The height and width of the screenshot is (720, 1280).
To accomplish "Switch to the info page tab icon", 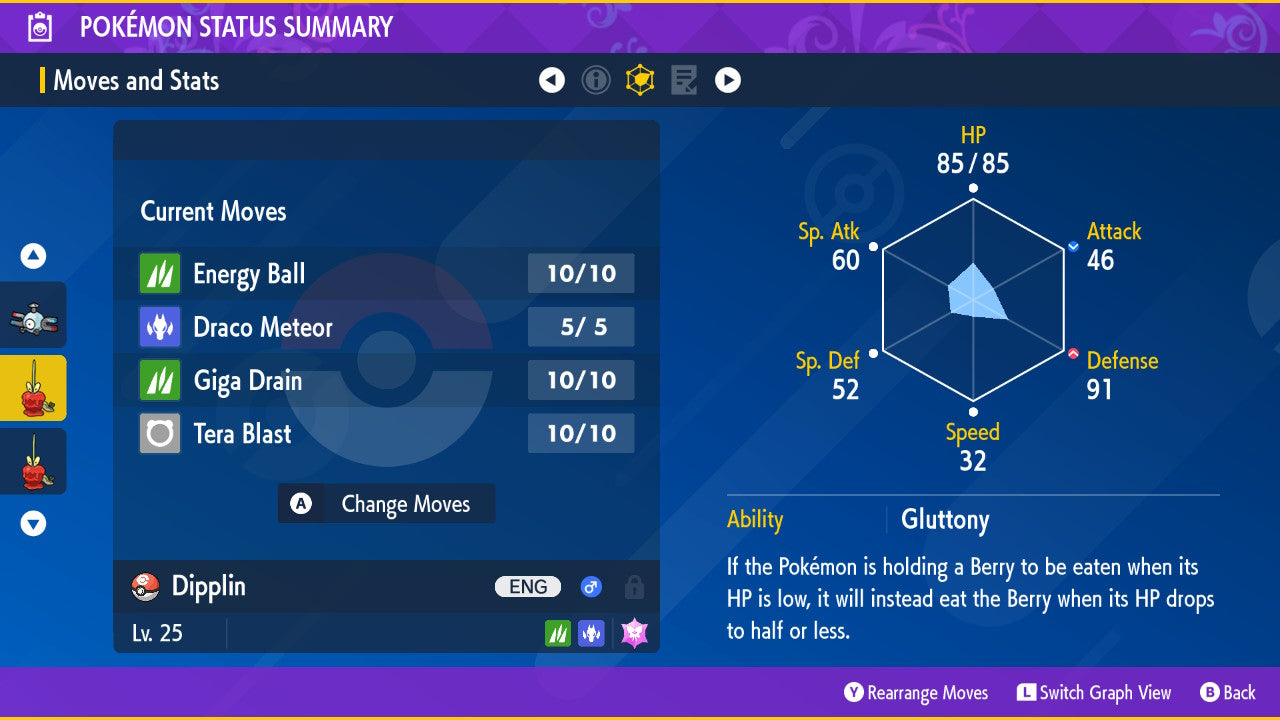I will coord(596,80).
